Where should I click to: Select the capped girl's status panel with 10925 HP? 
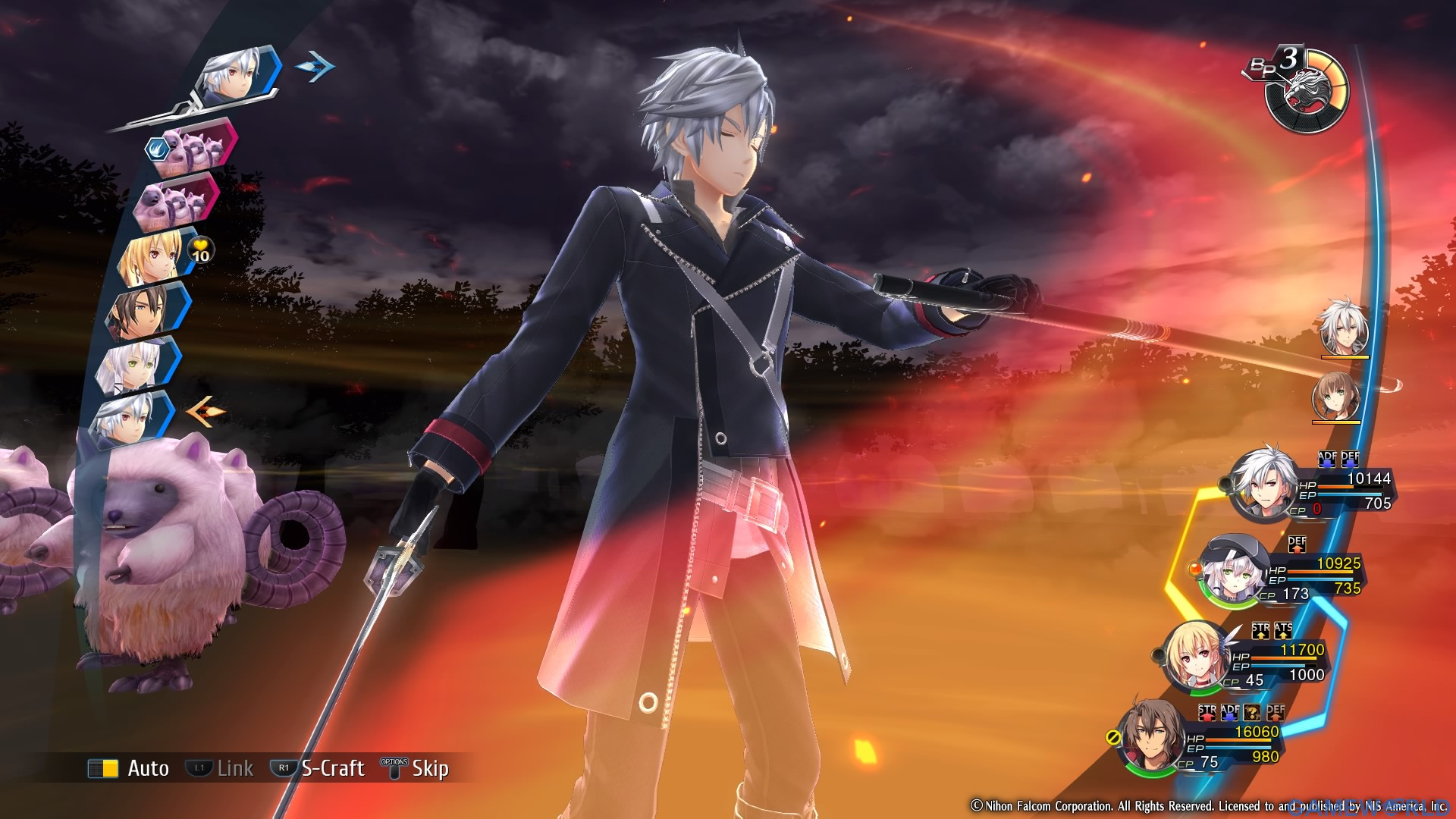[x=1282, y=576]
